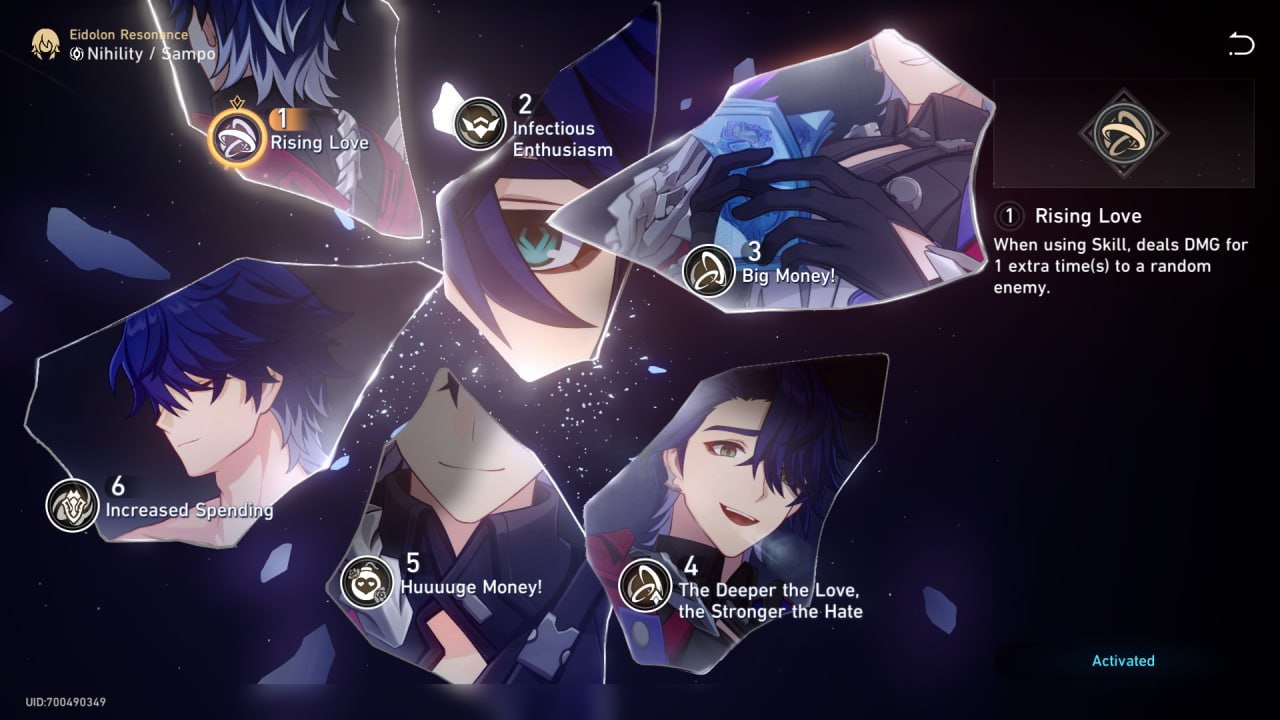Click the Rising Love icon in description panel
This screenshot has width=1280, height=720.
click(1124, 131)
